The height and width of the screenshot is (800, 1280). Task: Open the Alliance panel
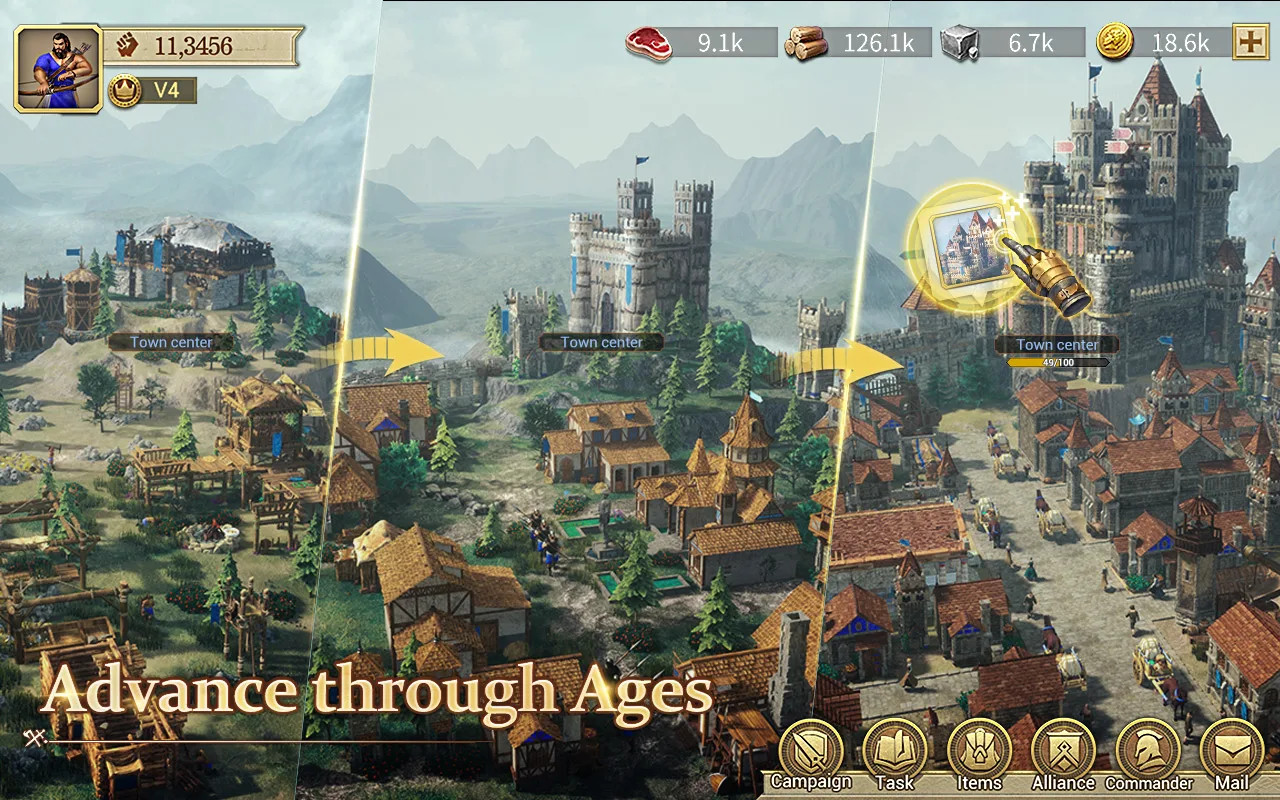point(1063,752)
